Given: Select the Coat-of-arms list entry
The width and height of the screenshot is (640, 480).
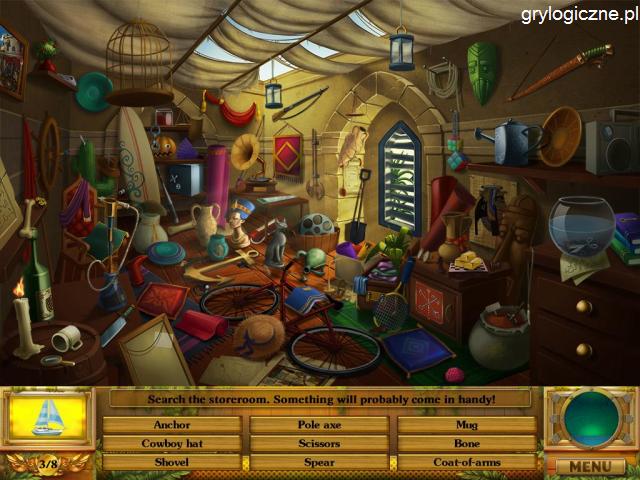Looking at the screenshot, I should [466, 462].
